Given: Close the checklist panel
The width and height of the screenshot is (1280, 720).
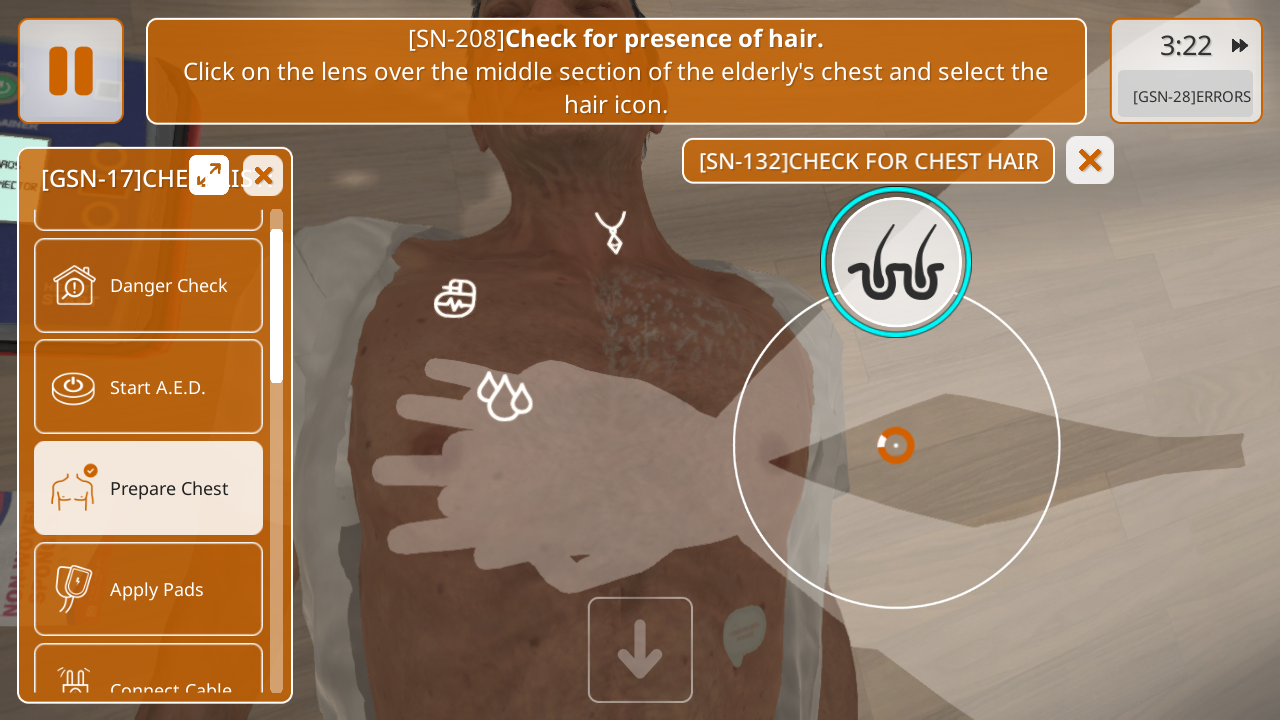Looking at the screenshot, I should [x=263, y=175].
